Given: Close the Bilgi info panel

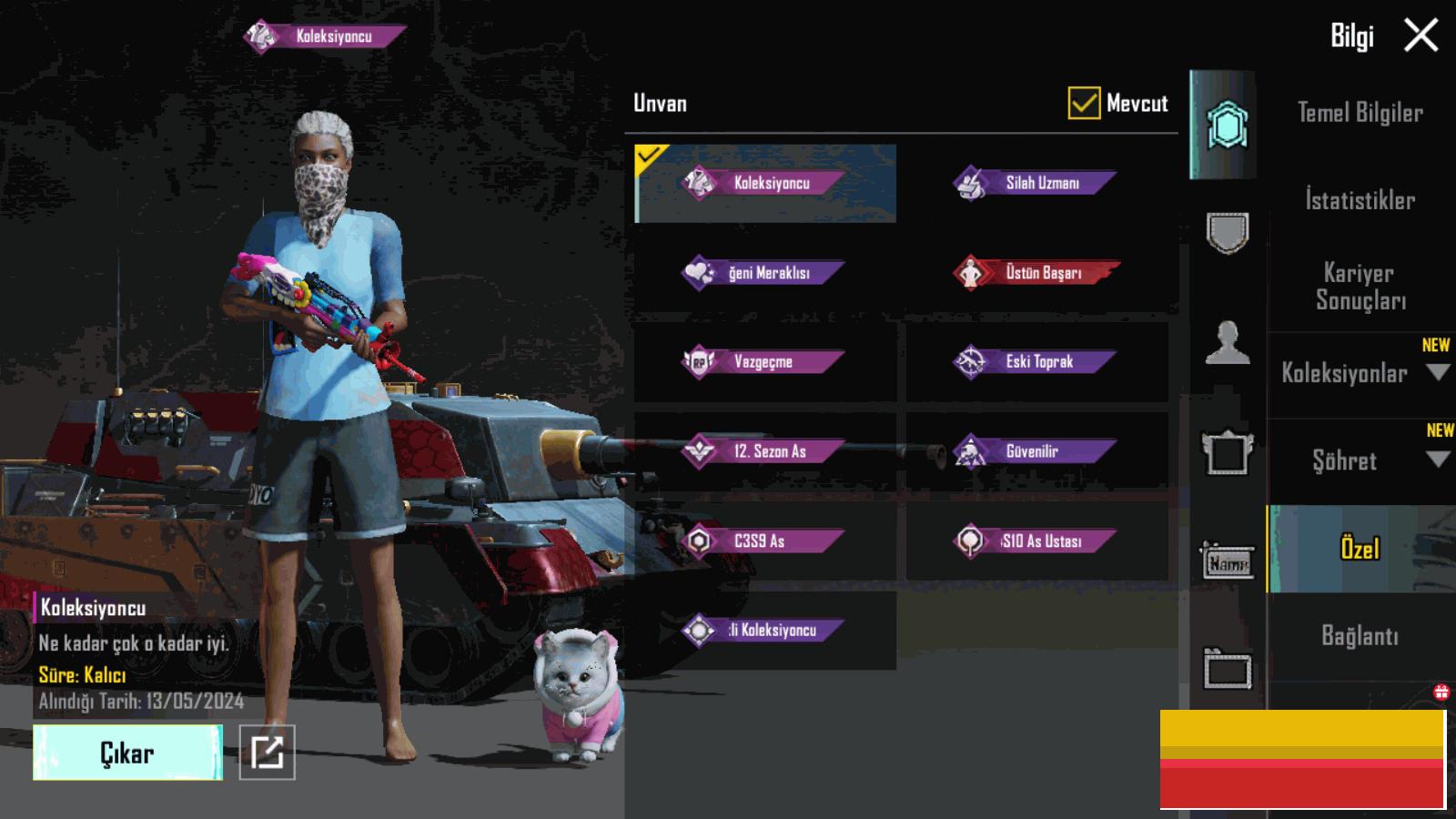Looking at the screenshot, I should [1421, 36].
